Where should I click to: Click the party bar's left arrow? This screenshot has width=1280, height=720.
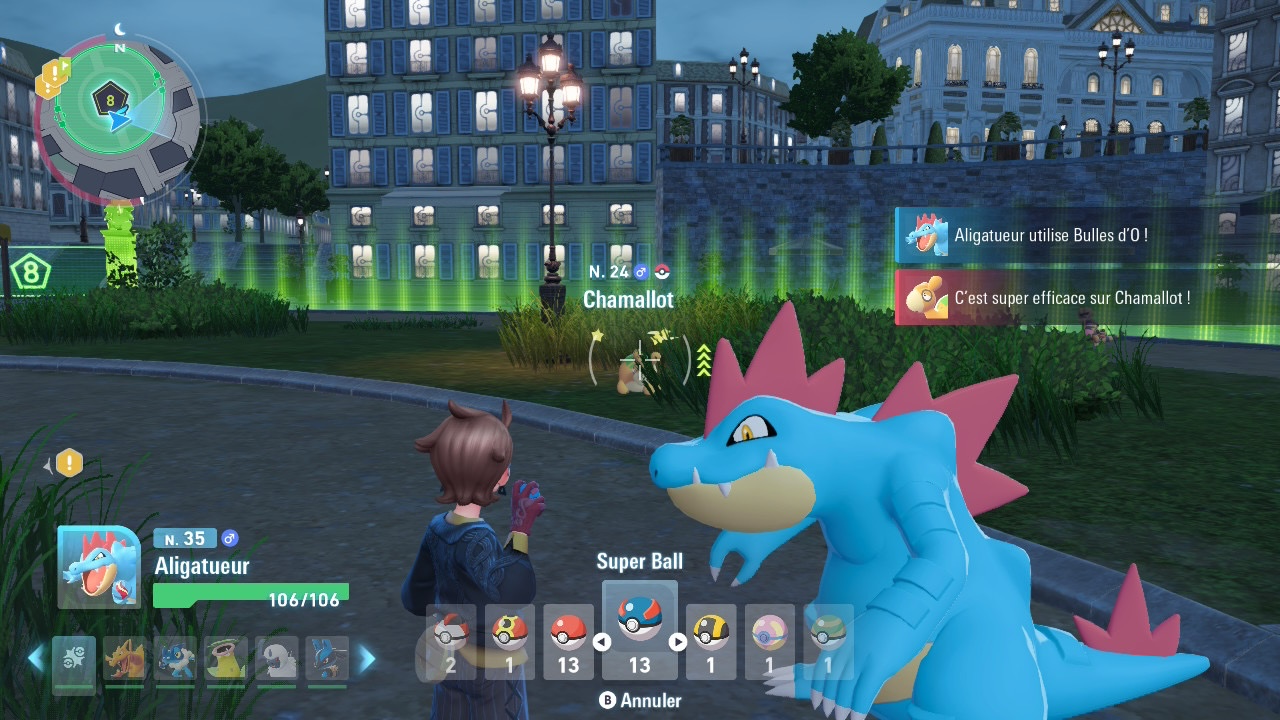(x=35, y=659)
